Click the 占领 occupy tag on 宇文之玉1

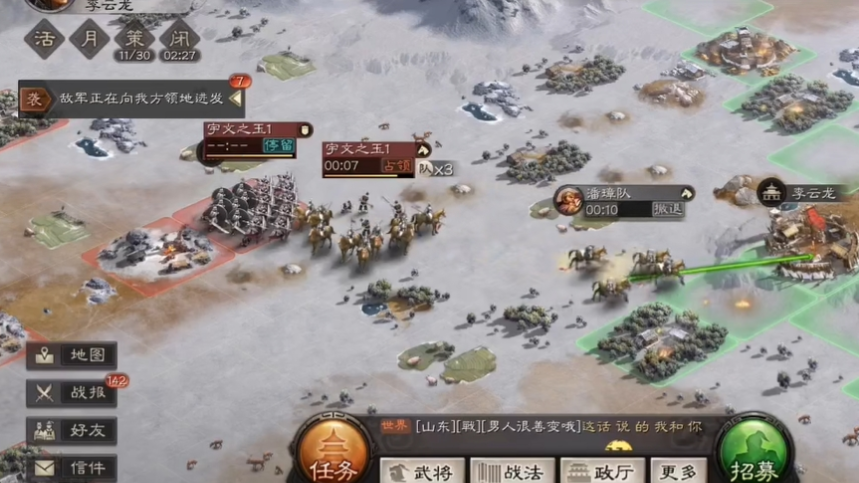[x=399, y=166]
